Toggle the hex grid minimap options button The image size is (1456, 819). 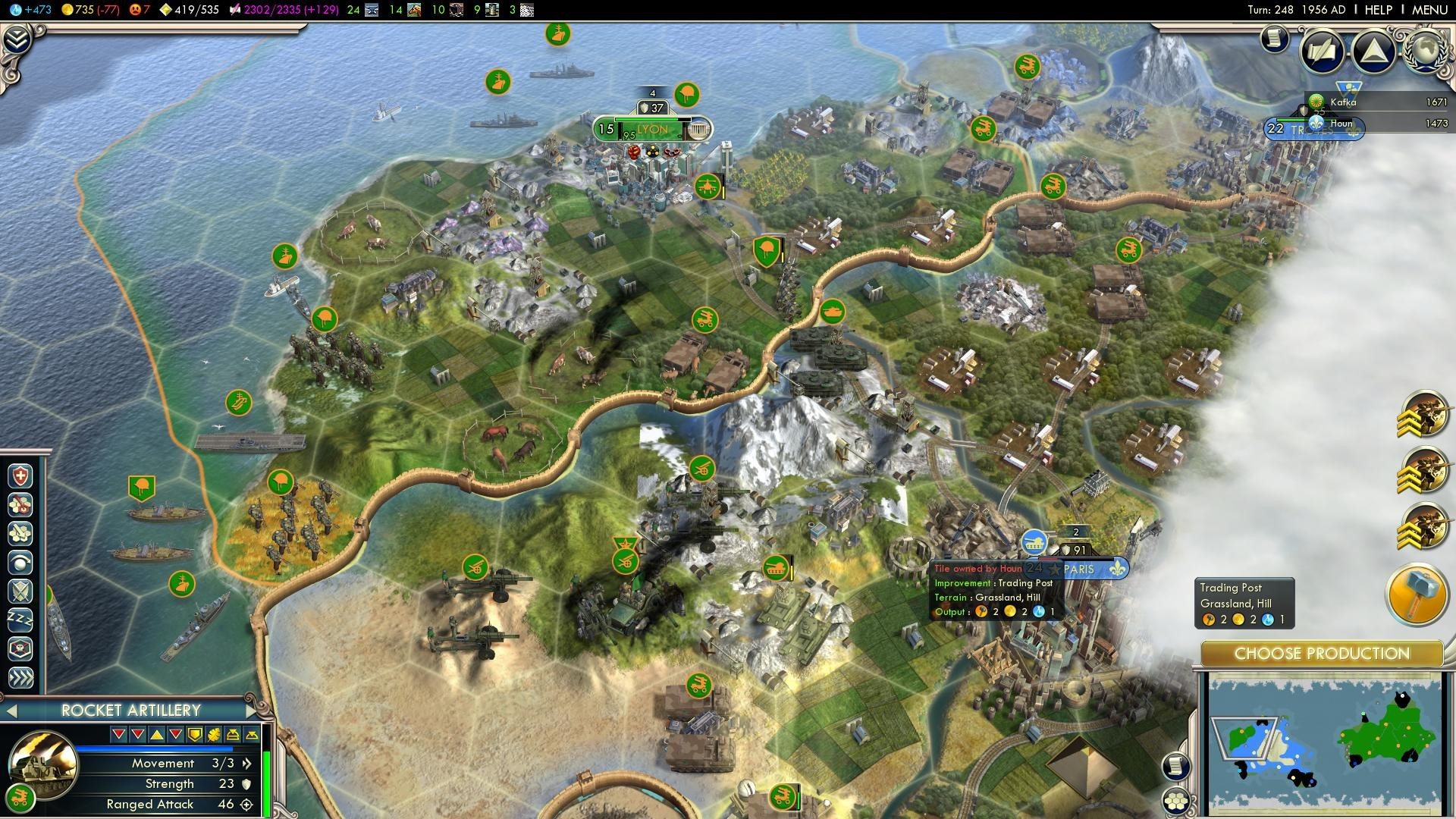(x=1175, y=801)
